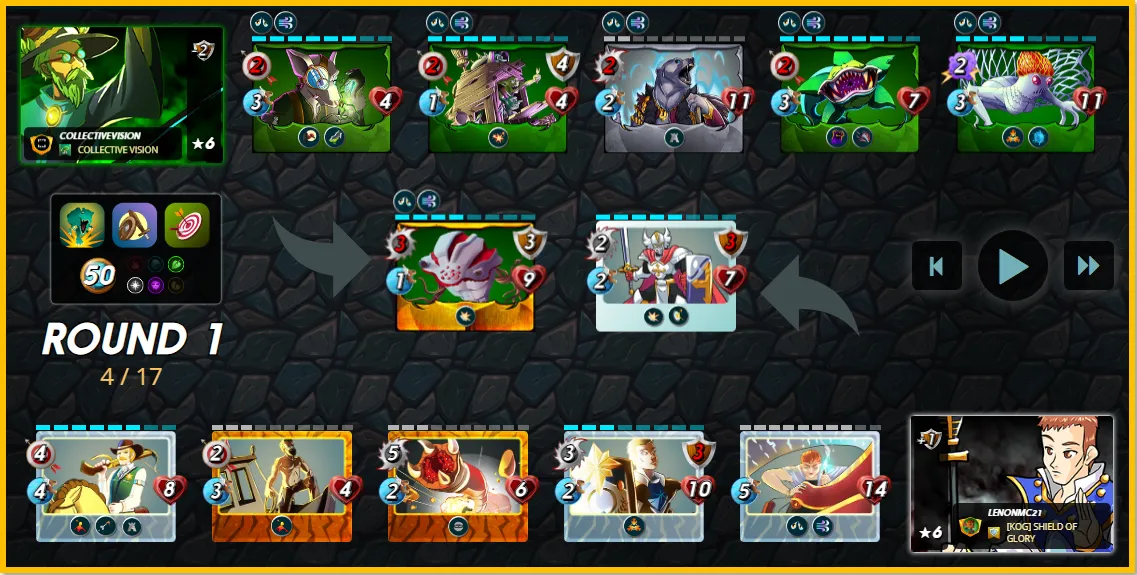The width and height of the screenshot is (1137, 575).
Task: Inspect the shield and sword ruleset icon
Action: pos(134,225)
